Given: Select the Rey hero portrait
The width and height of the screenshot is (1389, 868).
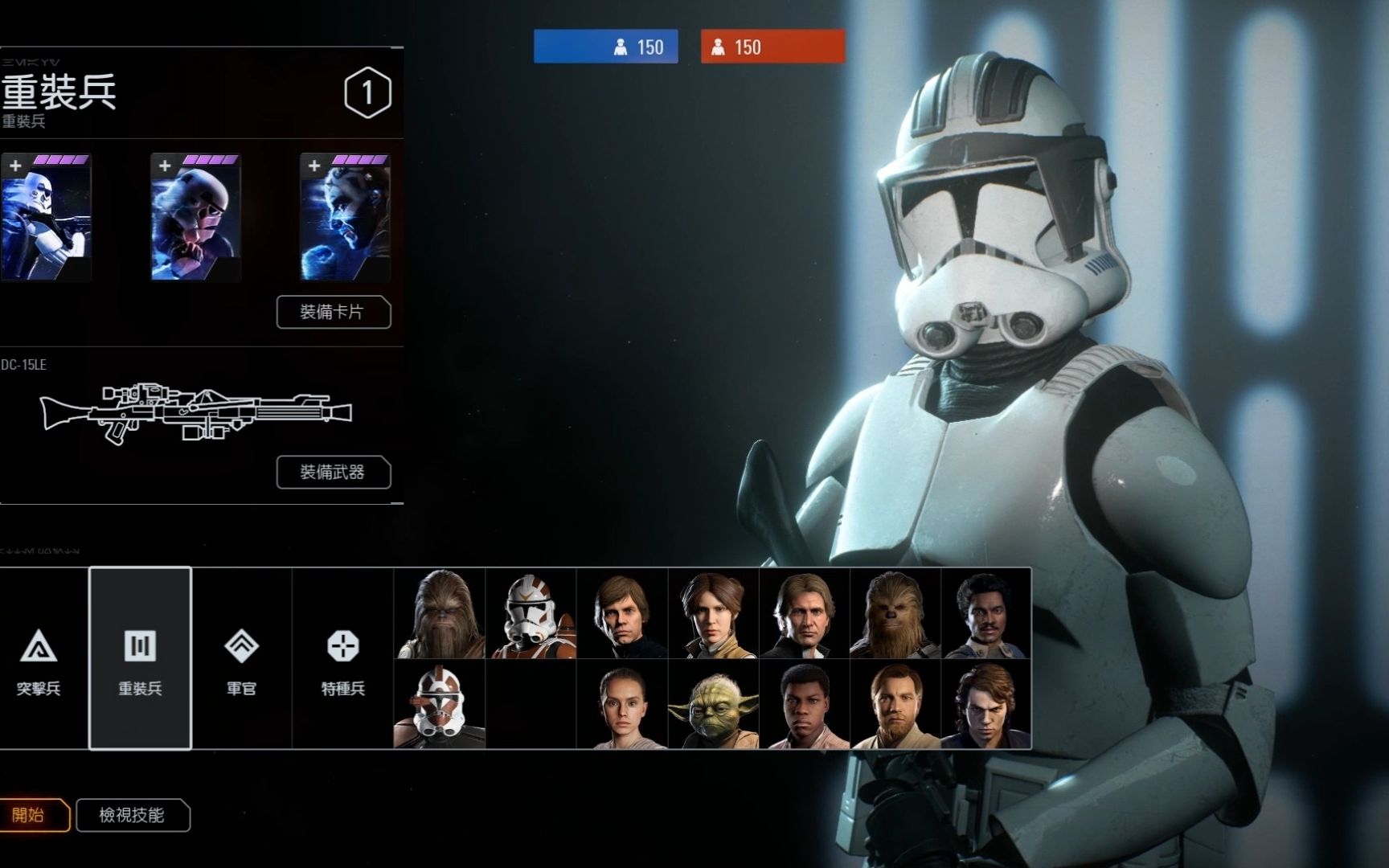Looking at the screenshot, I should coord(622,705).
